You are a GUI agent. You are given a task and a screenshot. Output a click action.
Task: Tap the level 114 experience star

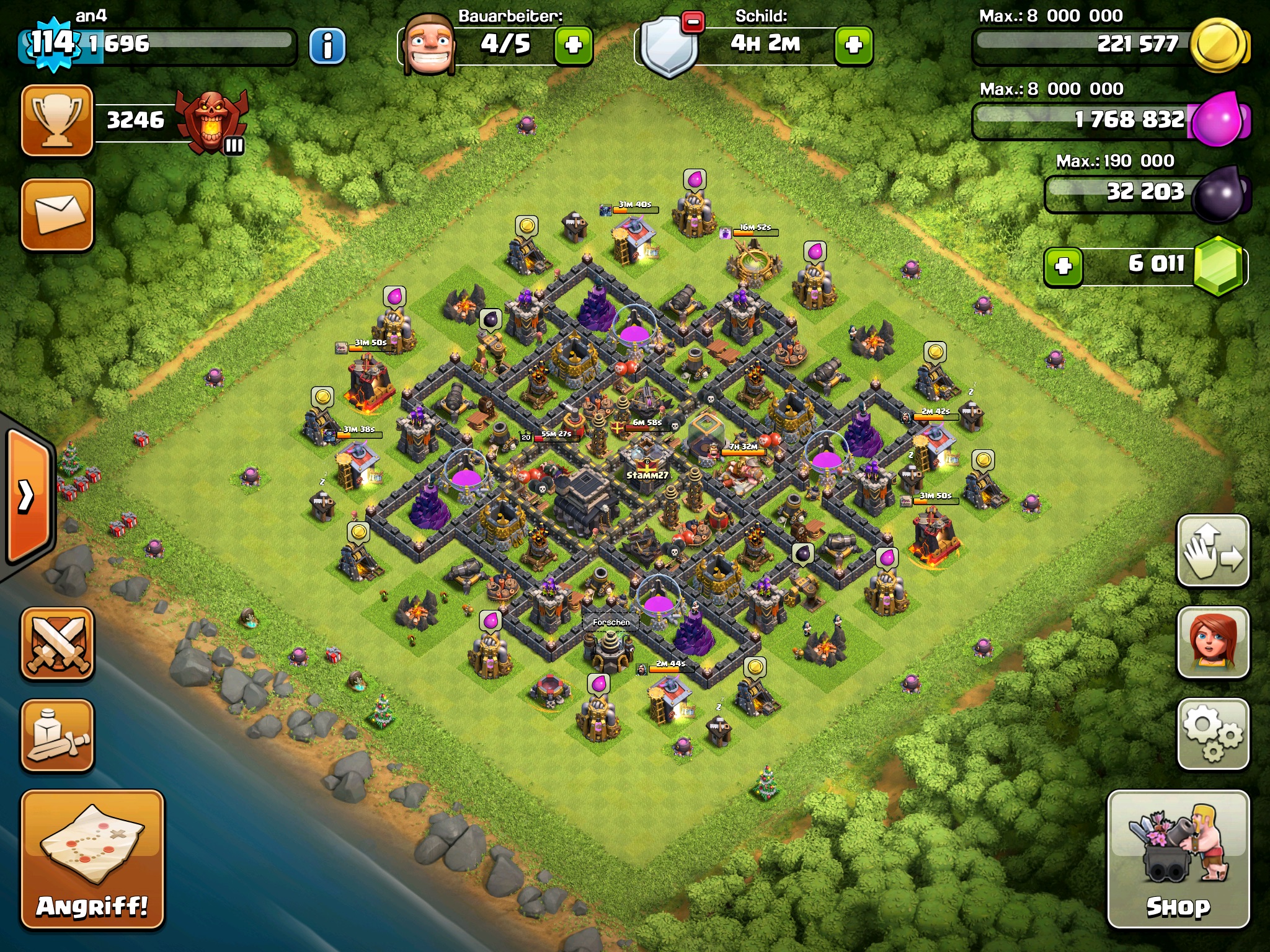[53, 43]
